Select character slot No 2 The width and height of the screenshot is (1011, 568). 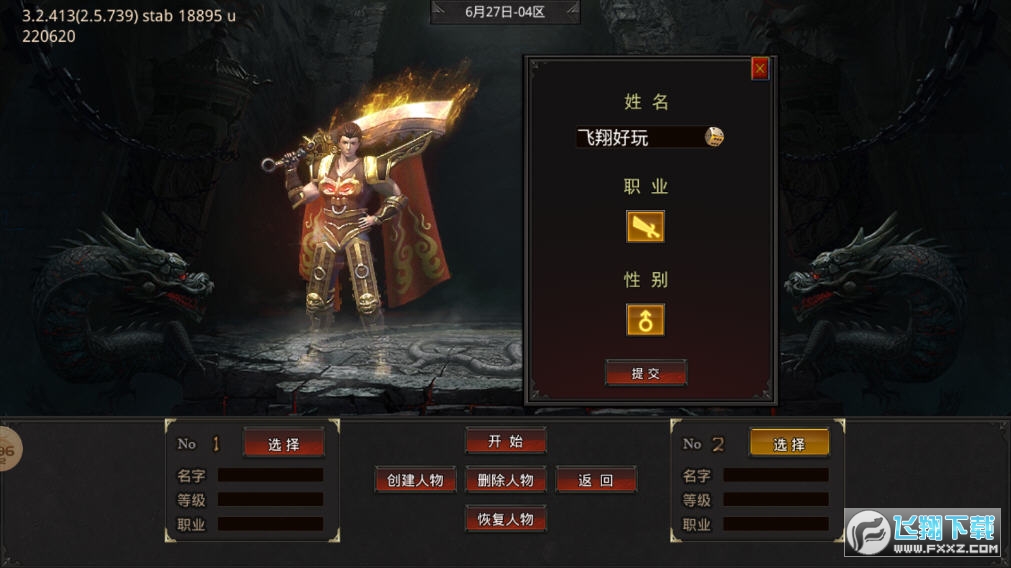789,444
